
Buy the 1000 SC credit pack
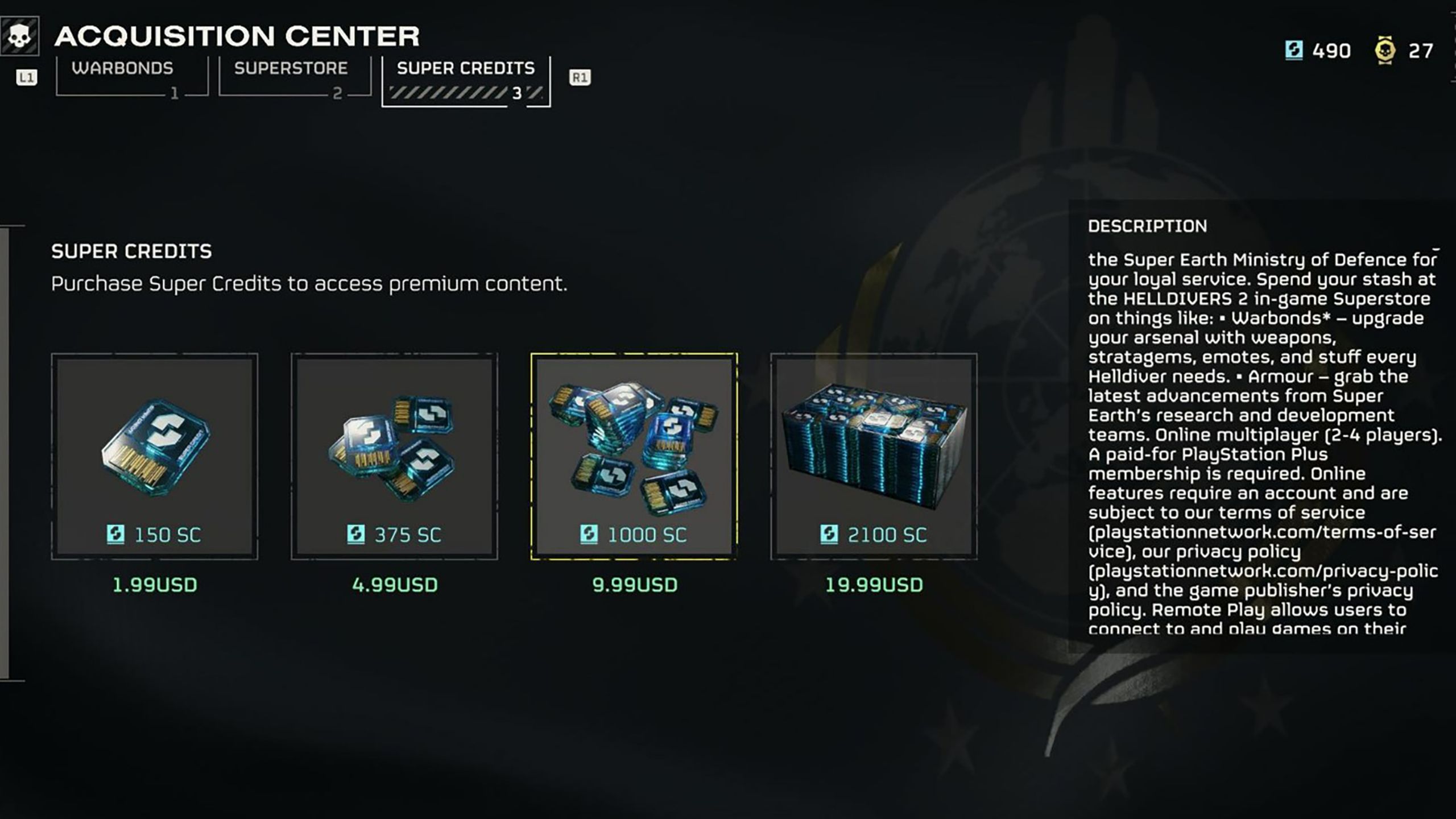click(634, 456)
